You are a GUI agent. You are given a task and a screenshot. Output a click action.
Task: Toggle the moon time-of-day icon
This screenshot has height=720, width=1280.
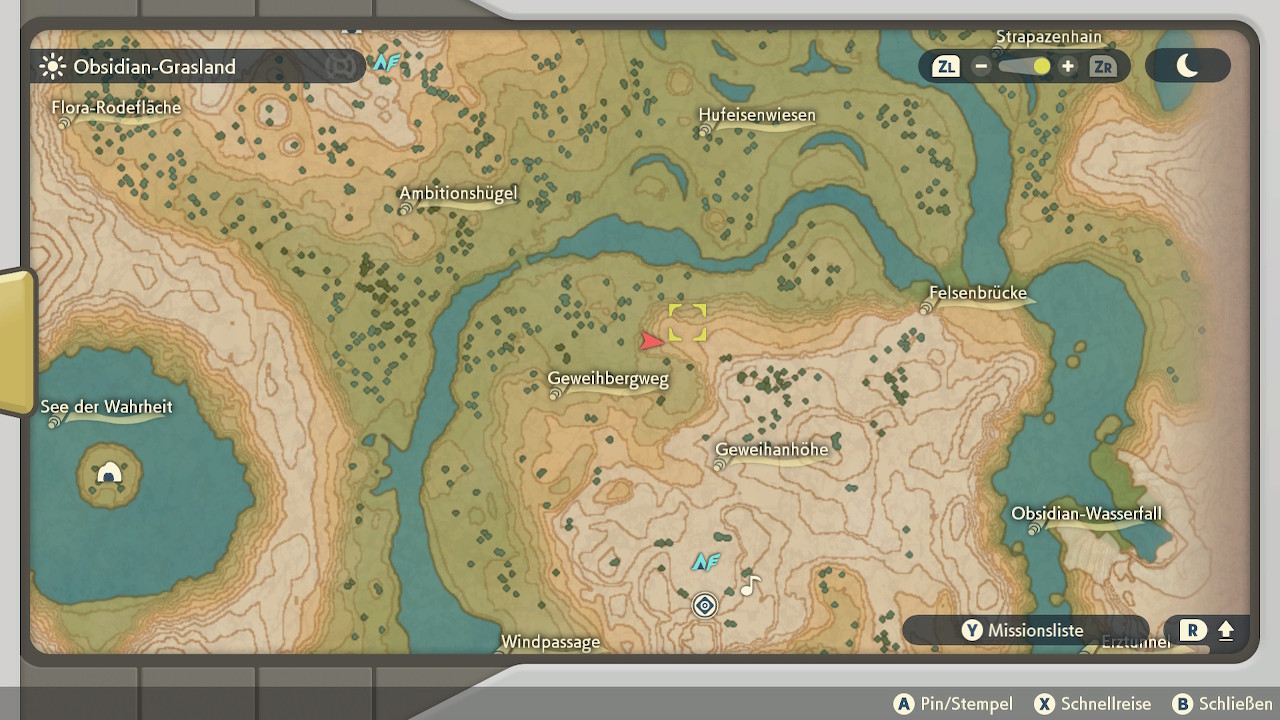[1187, 66]
